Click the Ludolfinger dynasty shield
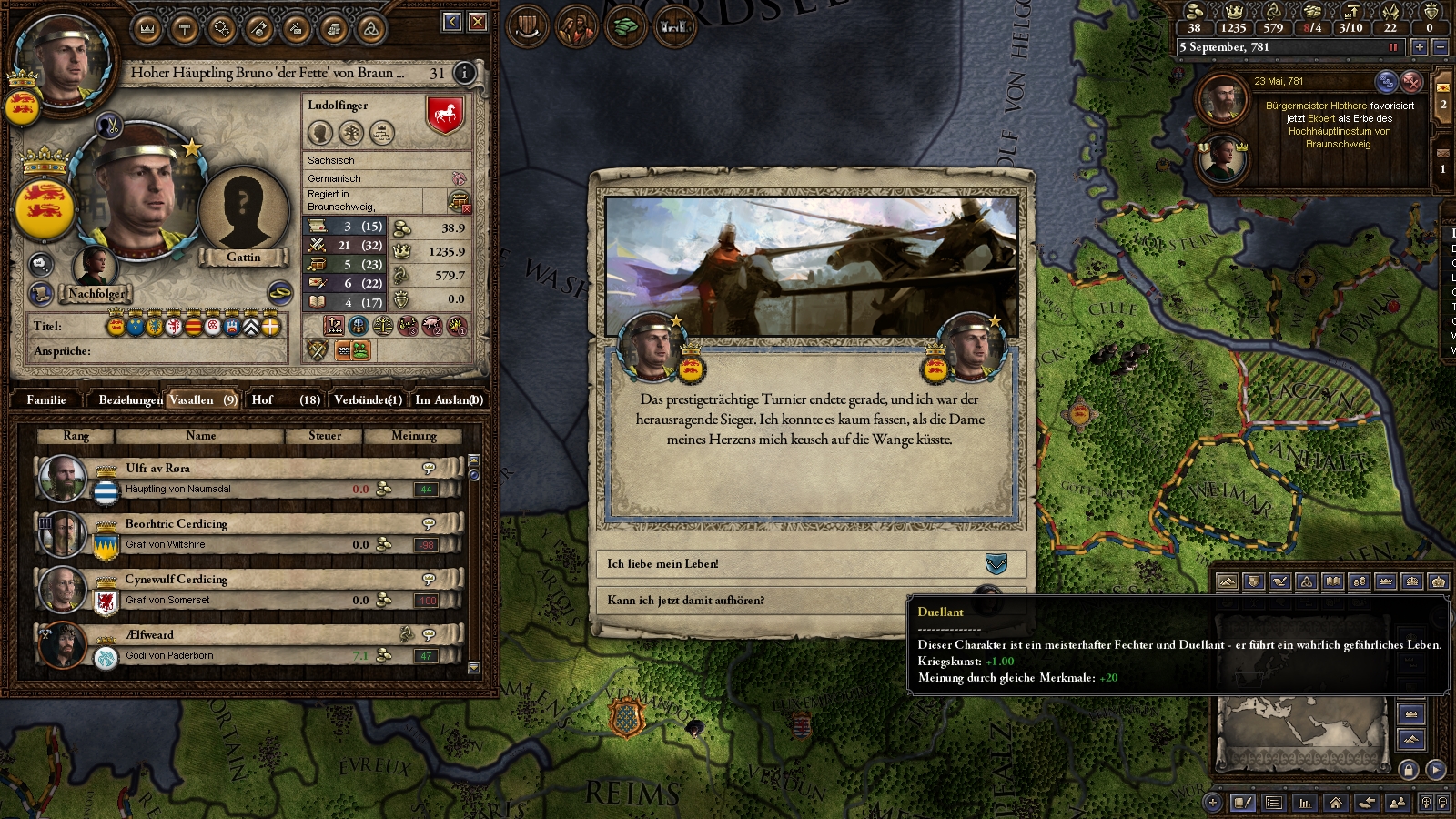The height and width of the screenshot is (819, 1456). point(445,115)
